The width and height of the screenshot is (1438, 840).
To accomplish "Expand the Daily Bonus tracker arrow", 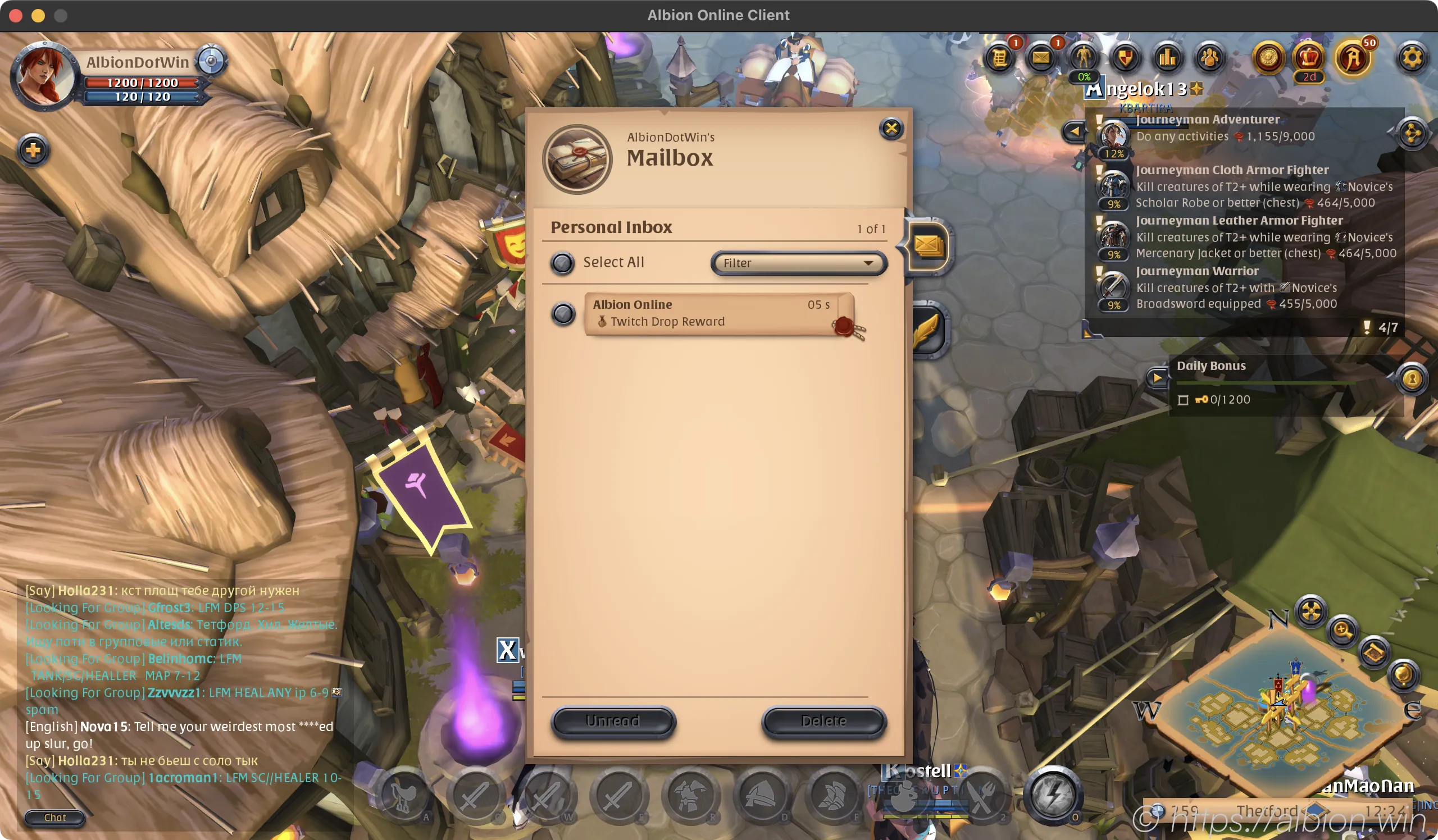I will pyautogui.click(x=1157, y=377).
